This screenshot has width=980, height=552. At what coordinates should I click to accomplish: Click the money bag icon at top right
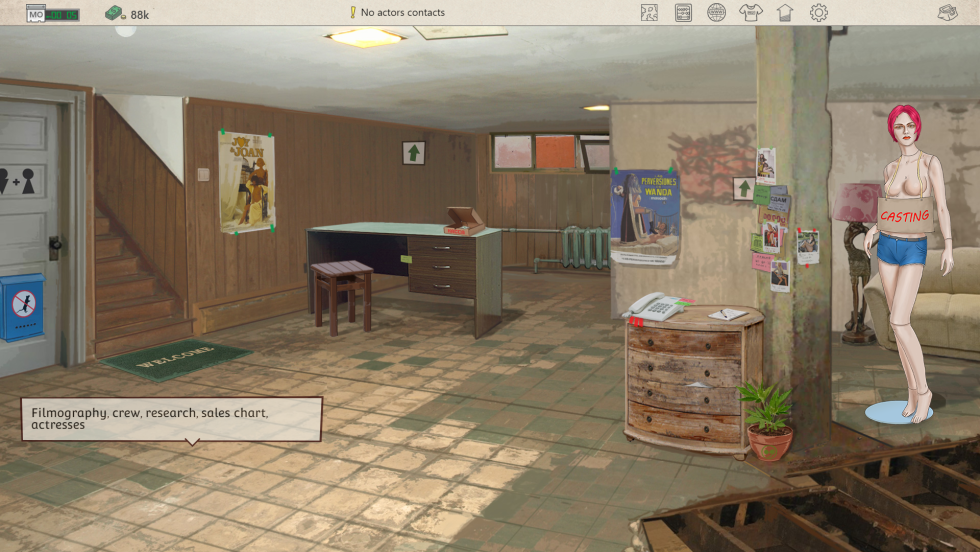(x=948, y=13)
